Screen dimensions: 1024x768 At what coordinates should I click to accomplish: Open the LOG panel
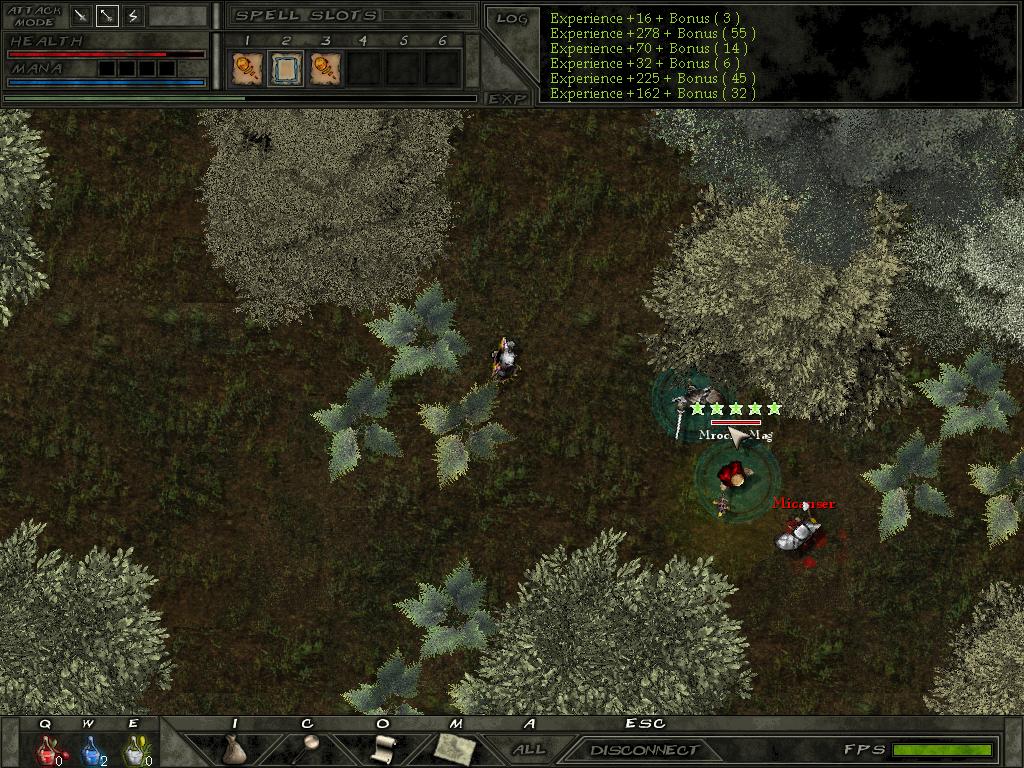(x=511, y=18)
